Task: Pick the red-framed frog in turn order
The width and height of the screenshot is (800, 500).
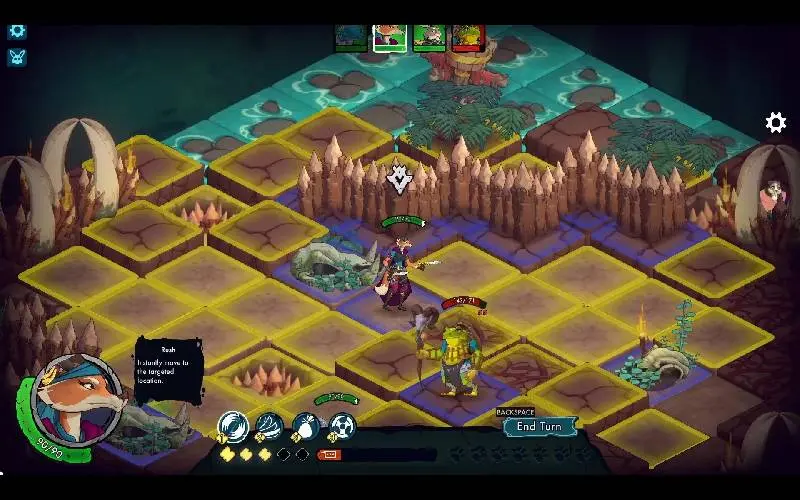Action: pos(467,37)
